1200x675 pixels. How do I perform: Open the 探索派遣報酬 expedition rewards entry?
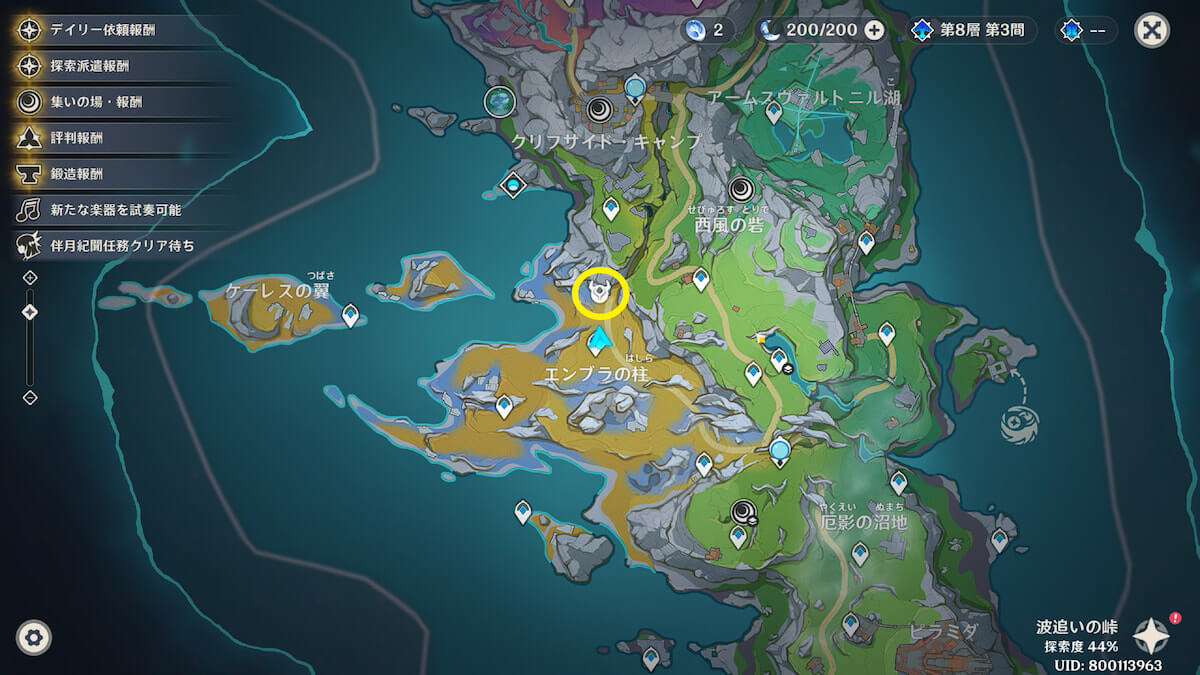(x=90, y=66)
